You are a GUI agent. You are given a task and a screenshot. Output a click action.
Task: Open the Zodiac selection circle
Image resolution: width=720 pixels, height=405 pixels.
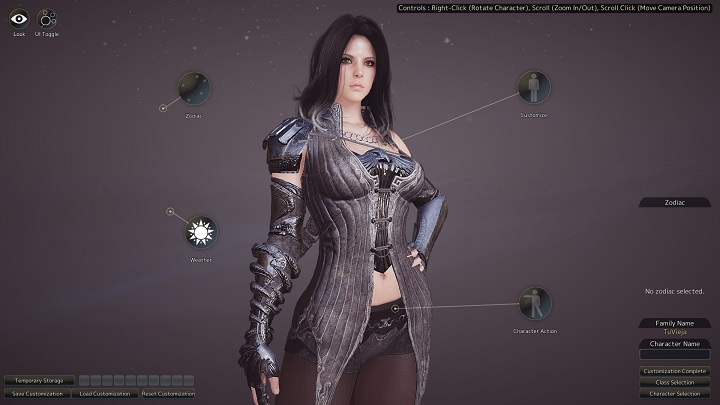(x=194, y=88)
